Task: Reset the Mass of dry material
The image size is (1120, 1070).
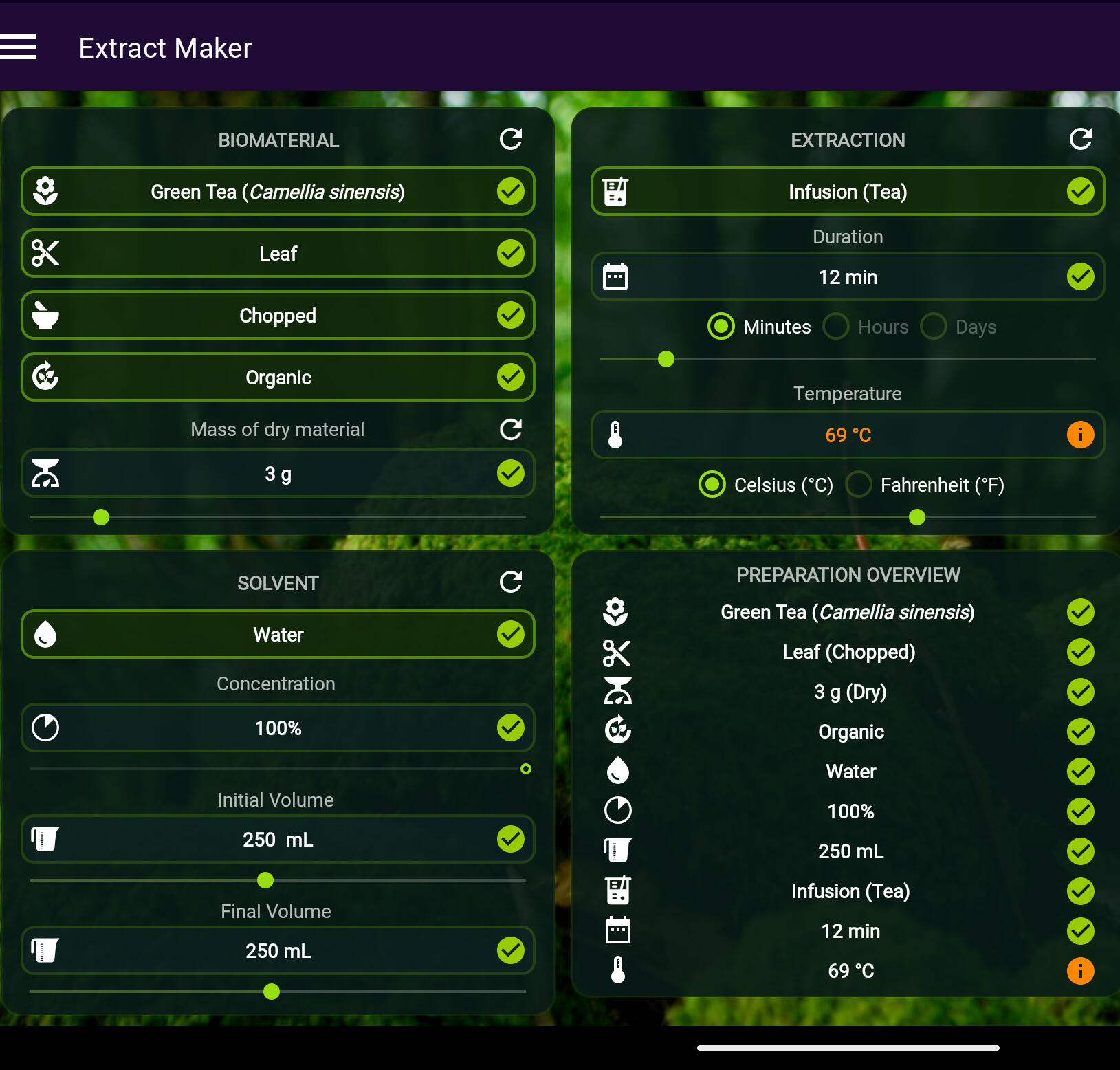Action: coord(510,430)
